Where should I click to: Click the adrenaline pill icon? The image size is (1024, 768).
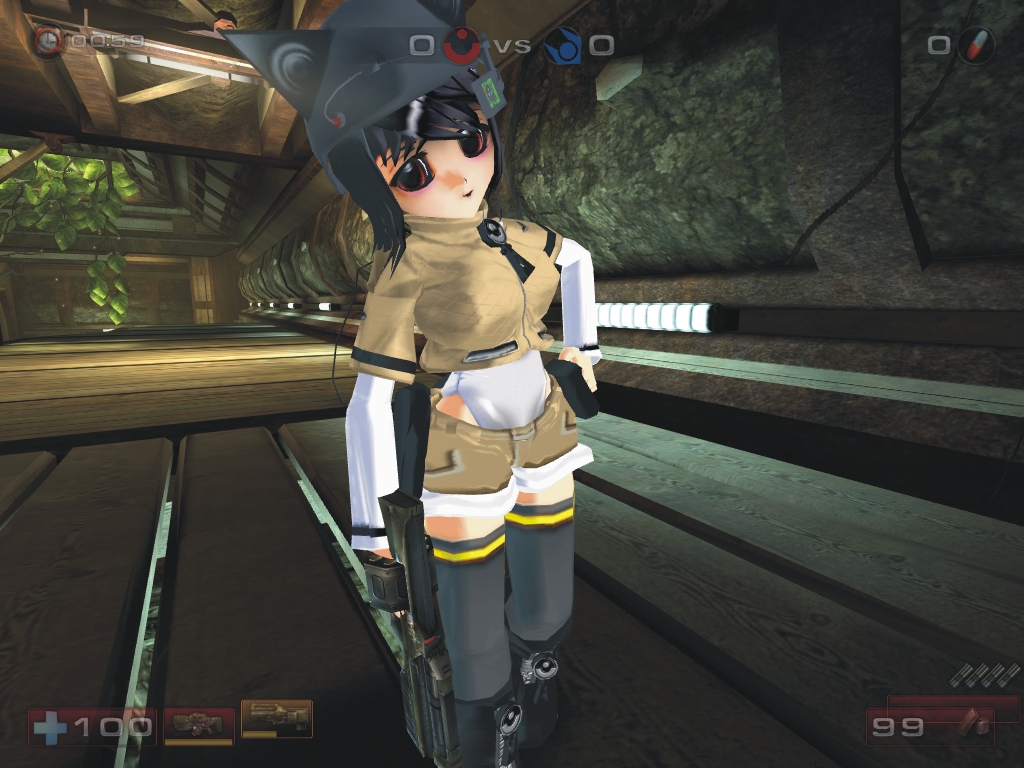(974, 45)
